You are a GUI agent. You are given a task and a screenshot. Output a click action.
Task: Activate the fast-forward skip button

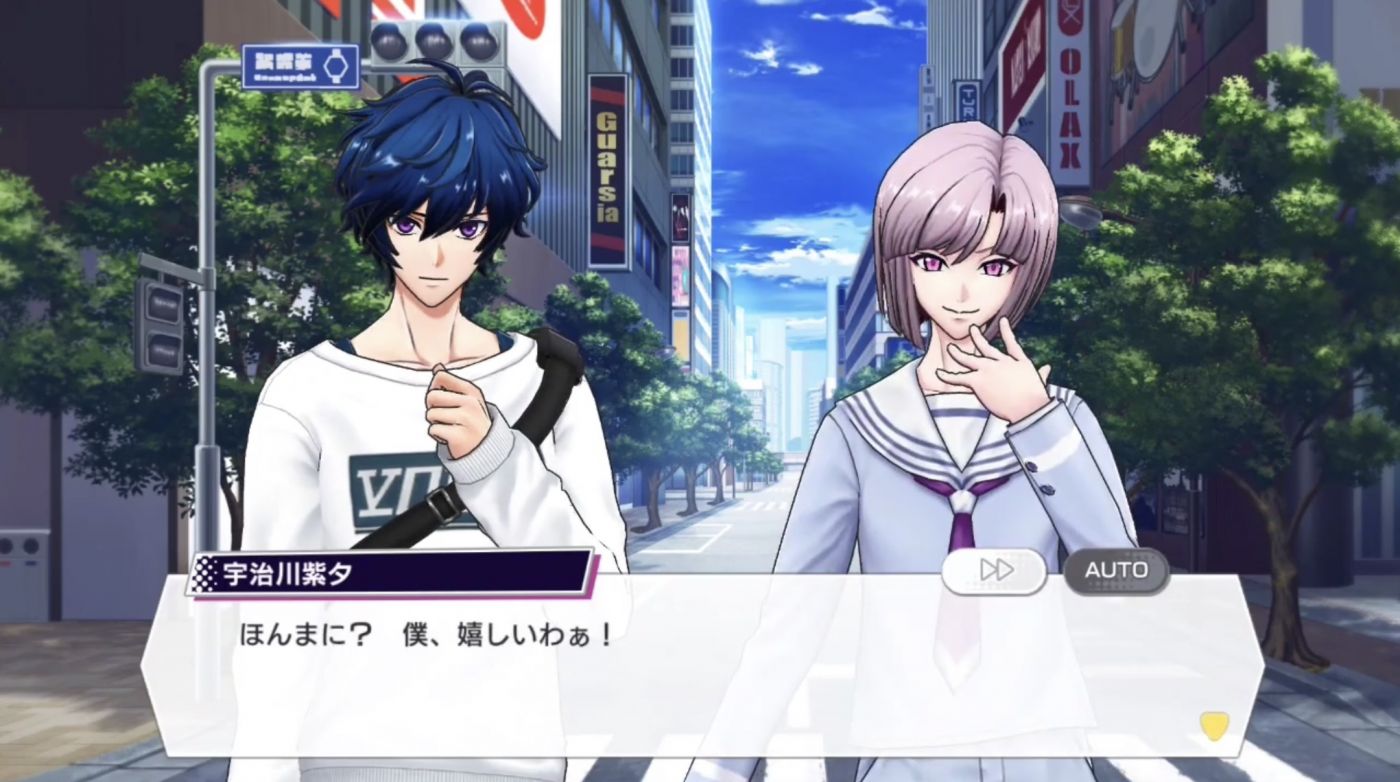994,571
